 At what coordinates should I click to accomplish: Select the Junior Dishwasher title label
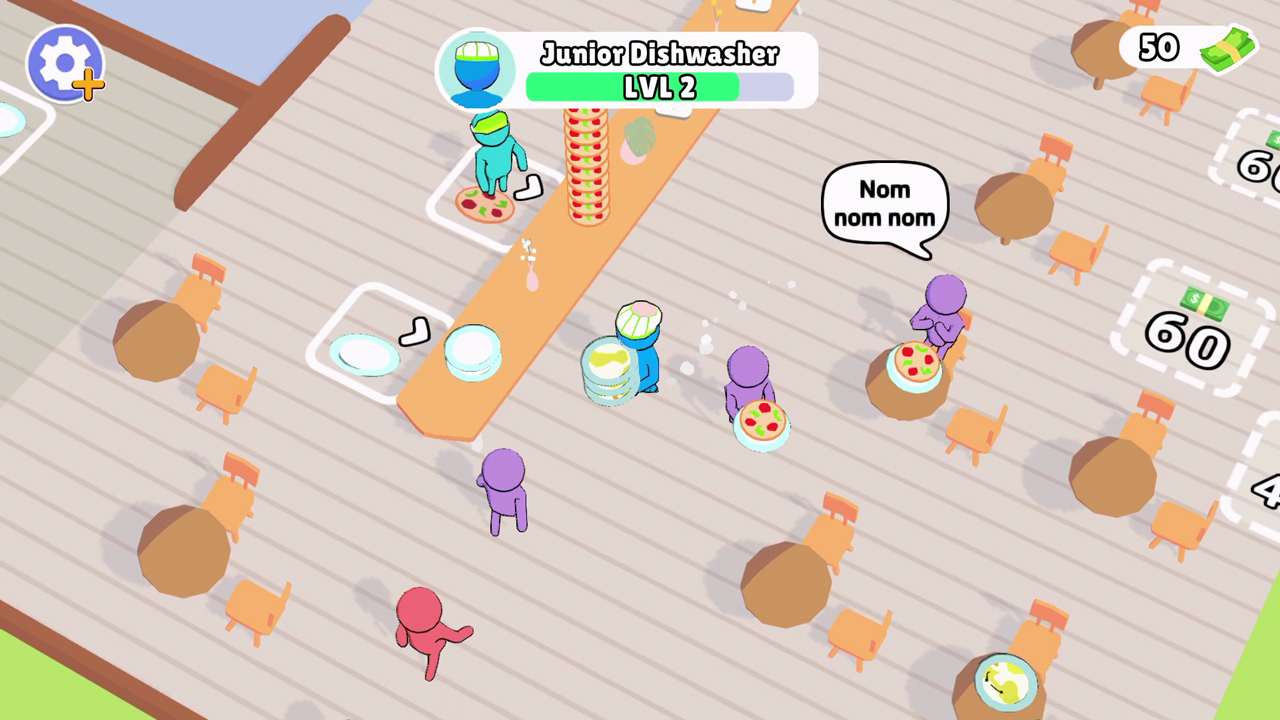pyautogui.click(x=660, y=55)
